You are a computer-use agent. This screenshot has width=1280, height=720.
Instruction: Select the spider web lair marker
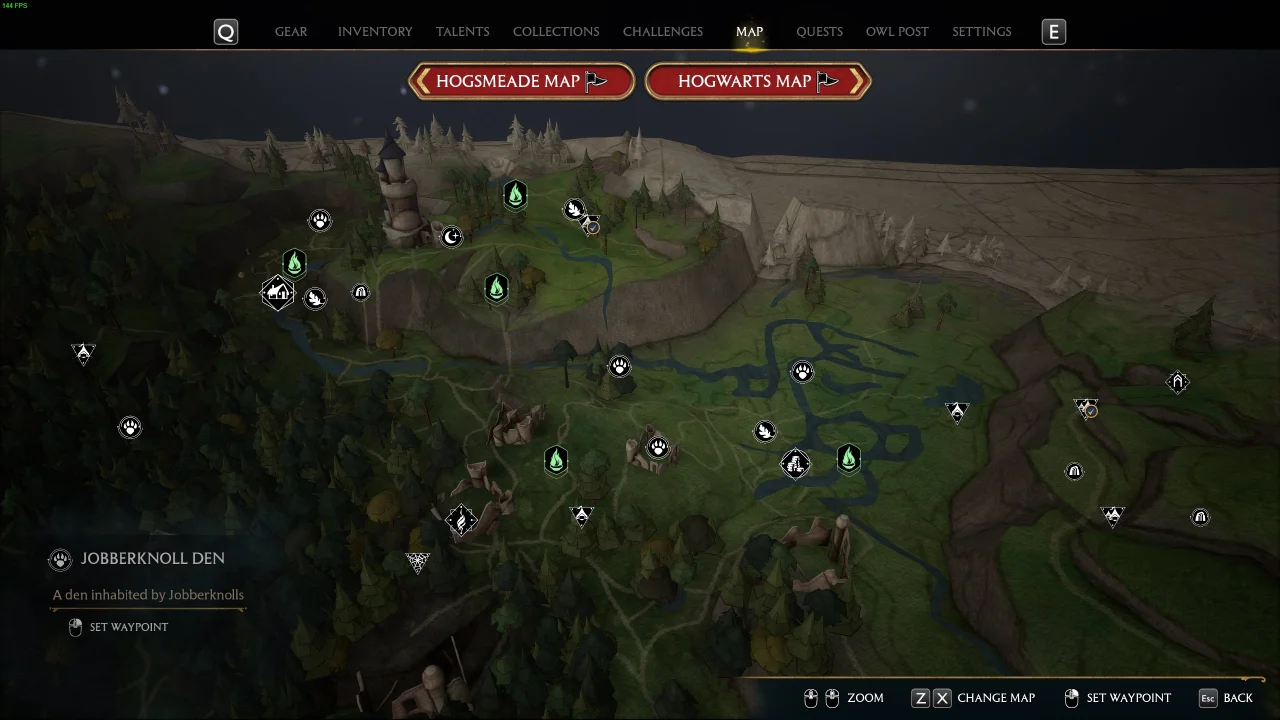coord(417,562)
